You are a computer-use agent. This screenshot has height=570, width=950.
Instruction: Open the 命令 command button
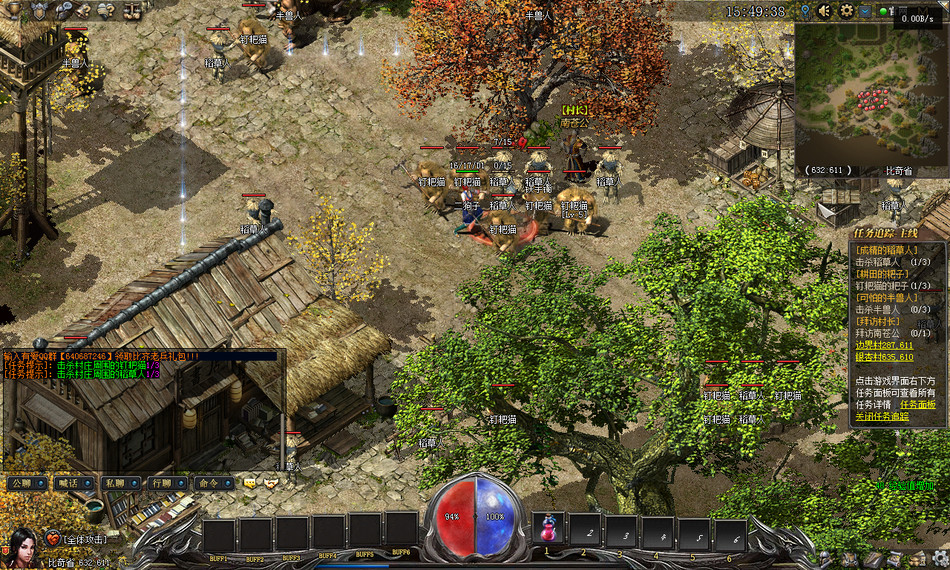pyautogui.click(x=209, y=483)
